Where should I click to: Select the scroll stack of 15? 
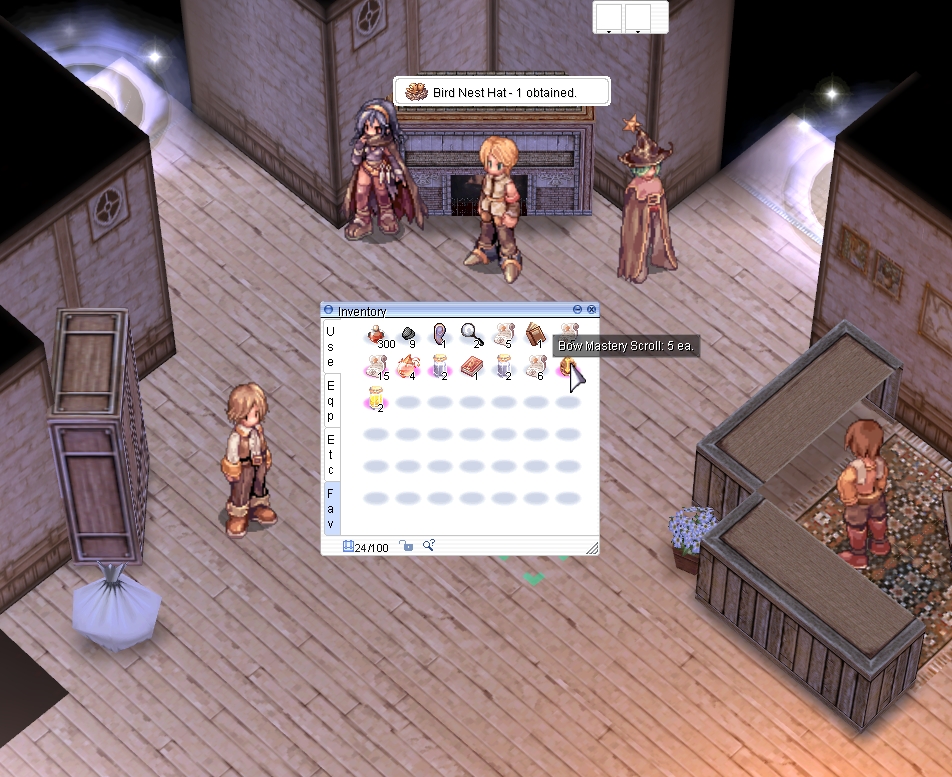pyautogui.click(x=377, y=366)
